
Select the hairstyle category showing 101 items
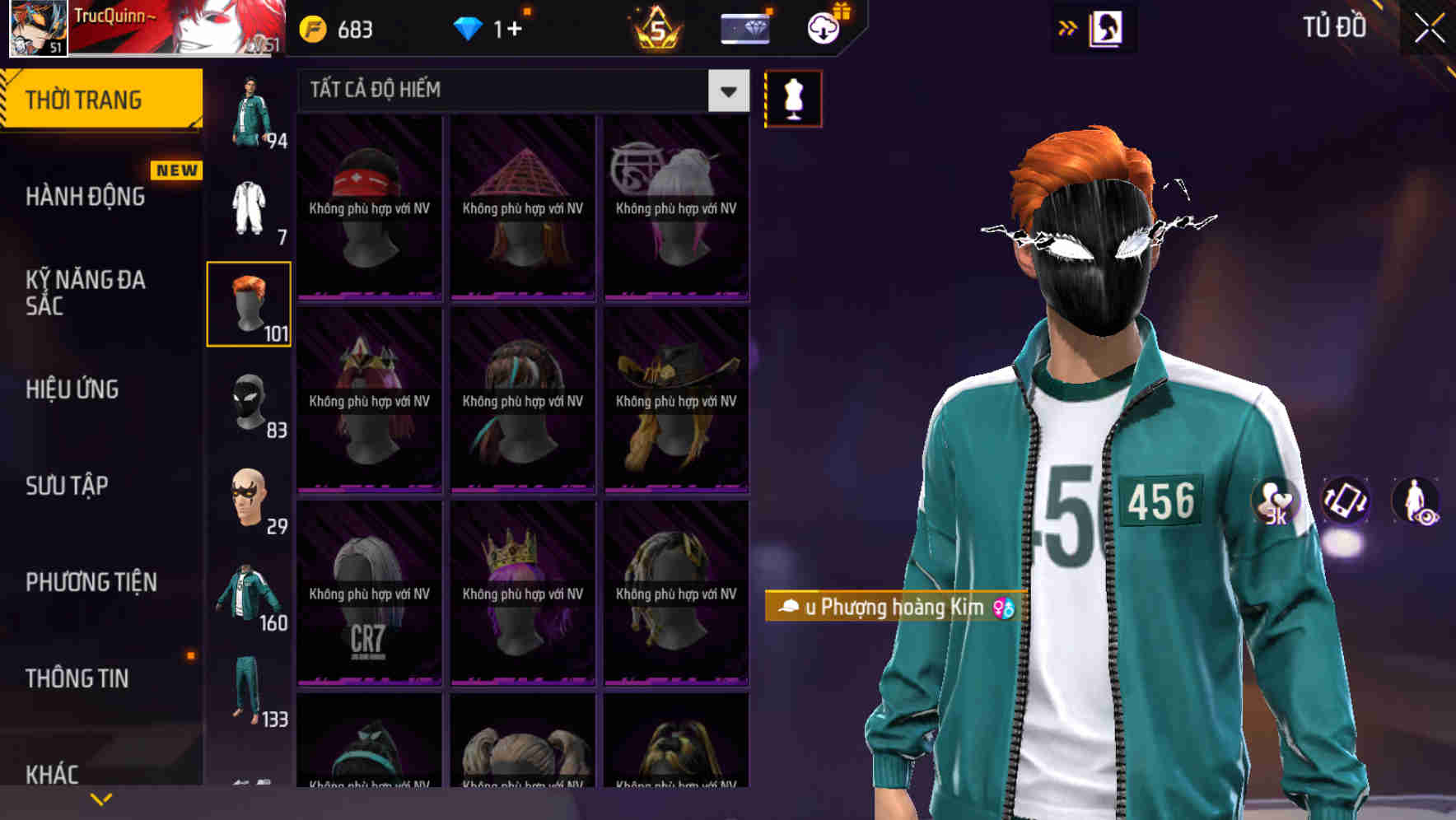248,303
